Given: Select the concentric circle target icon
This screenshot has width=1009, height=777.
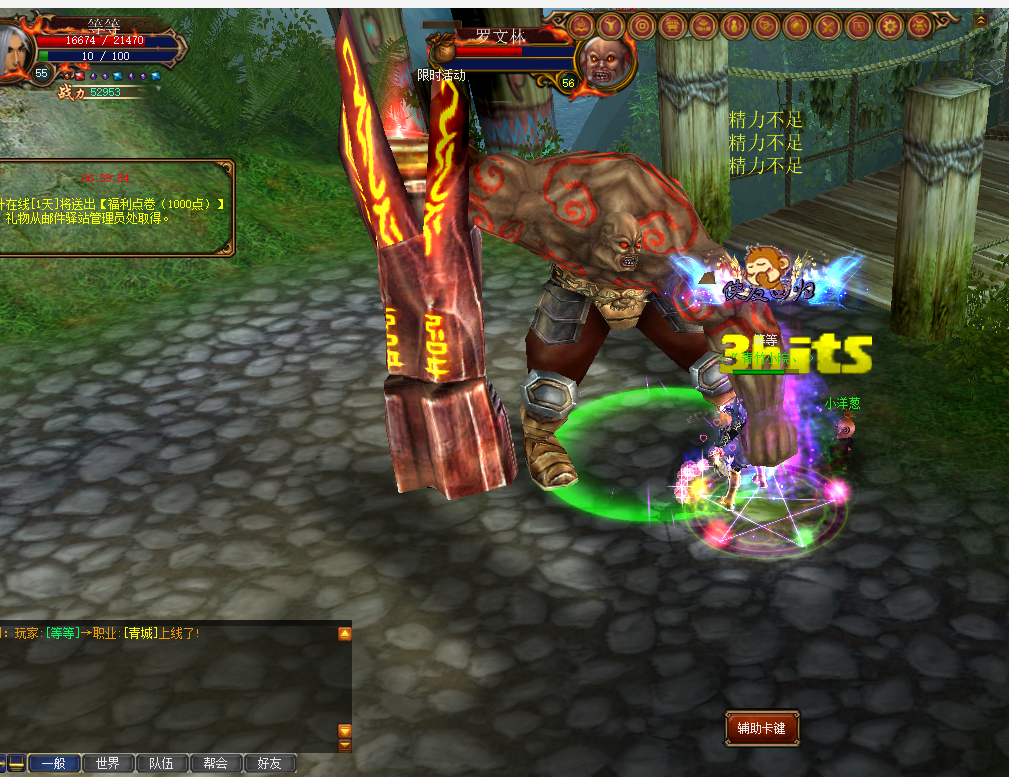Looking at the screenshot, I should click(641, 26).
